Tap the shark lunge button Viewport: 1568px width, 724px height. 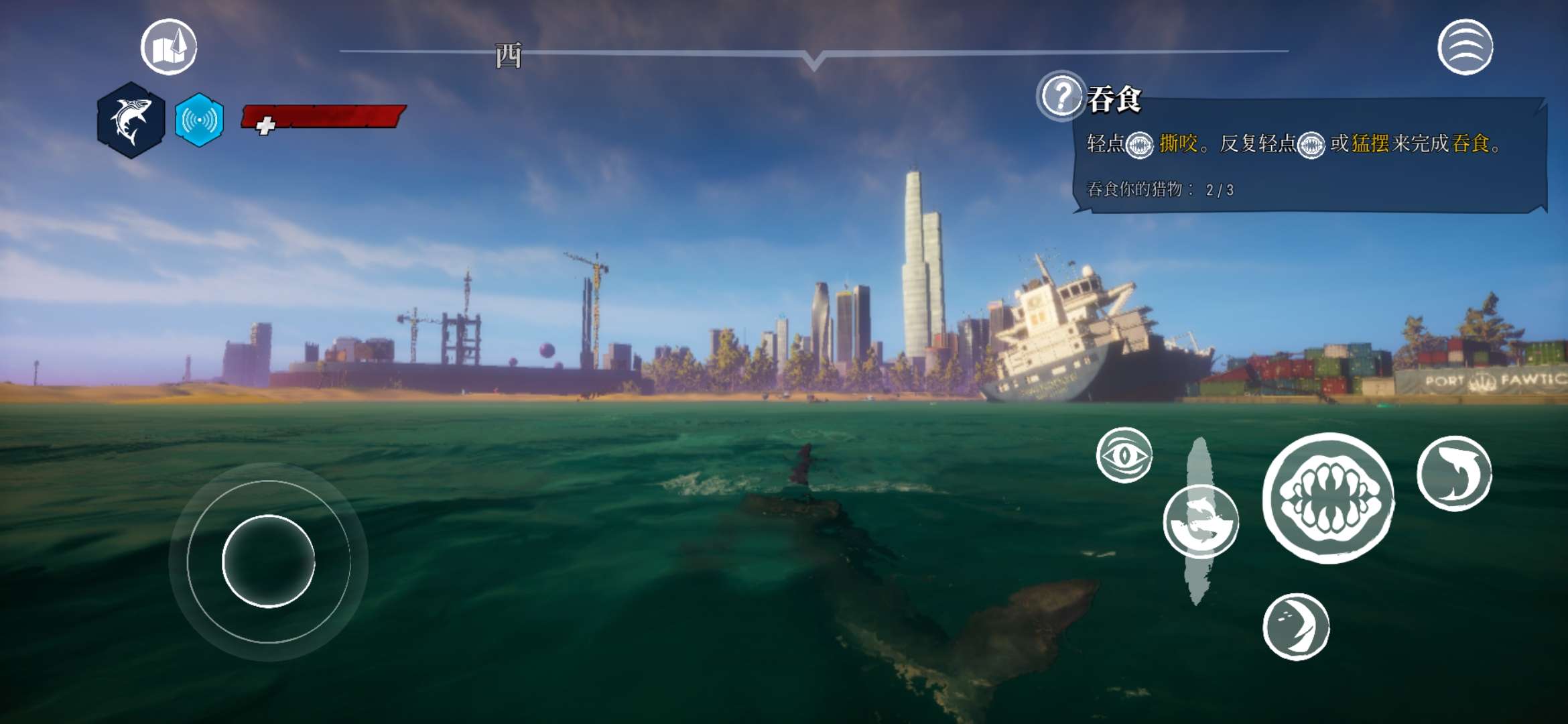(x=1454, y=473)
